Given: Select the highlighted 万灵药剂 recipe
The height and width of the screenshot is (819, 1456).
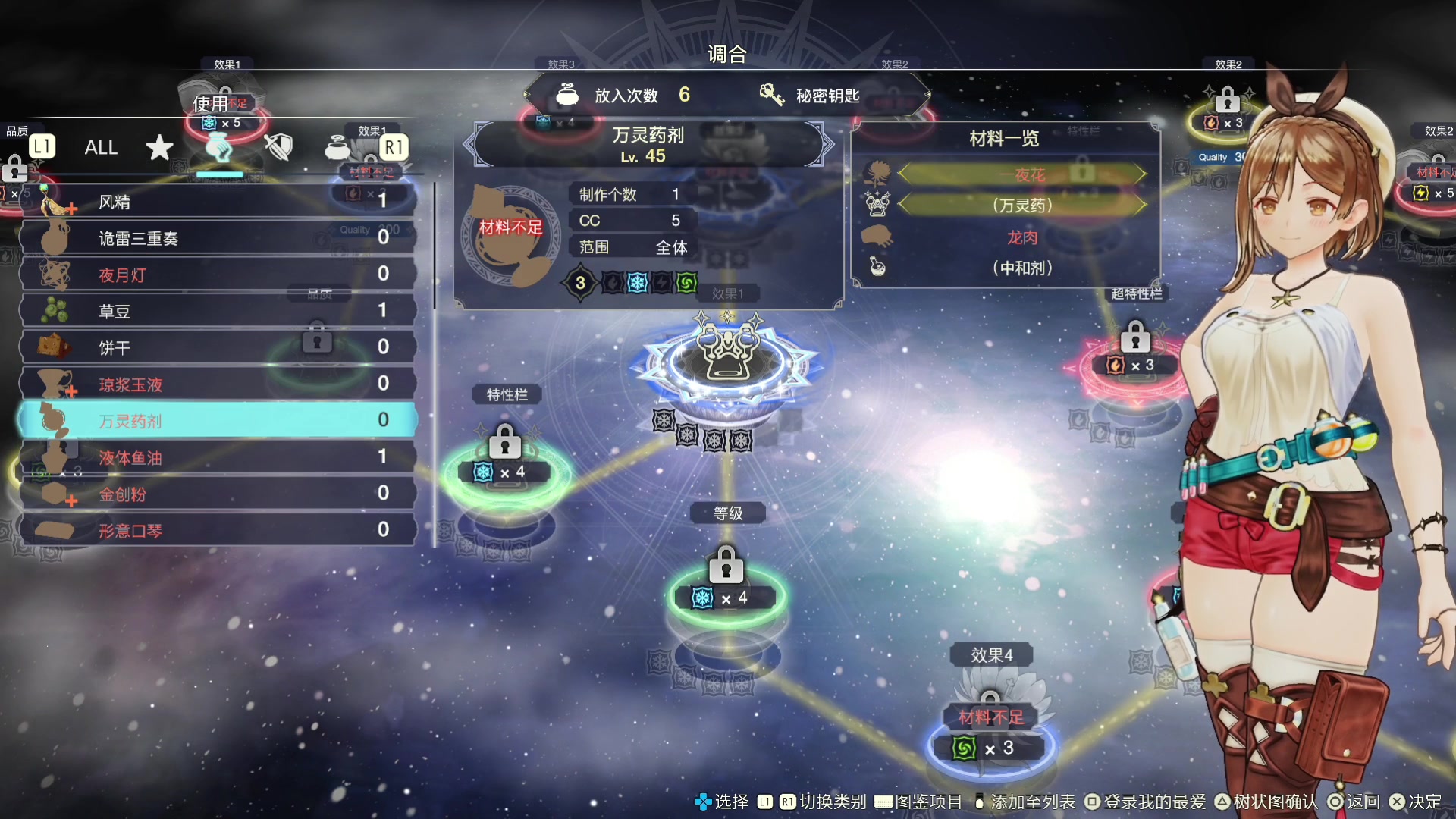Looking at the screenshot, I should 218,421.
